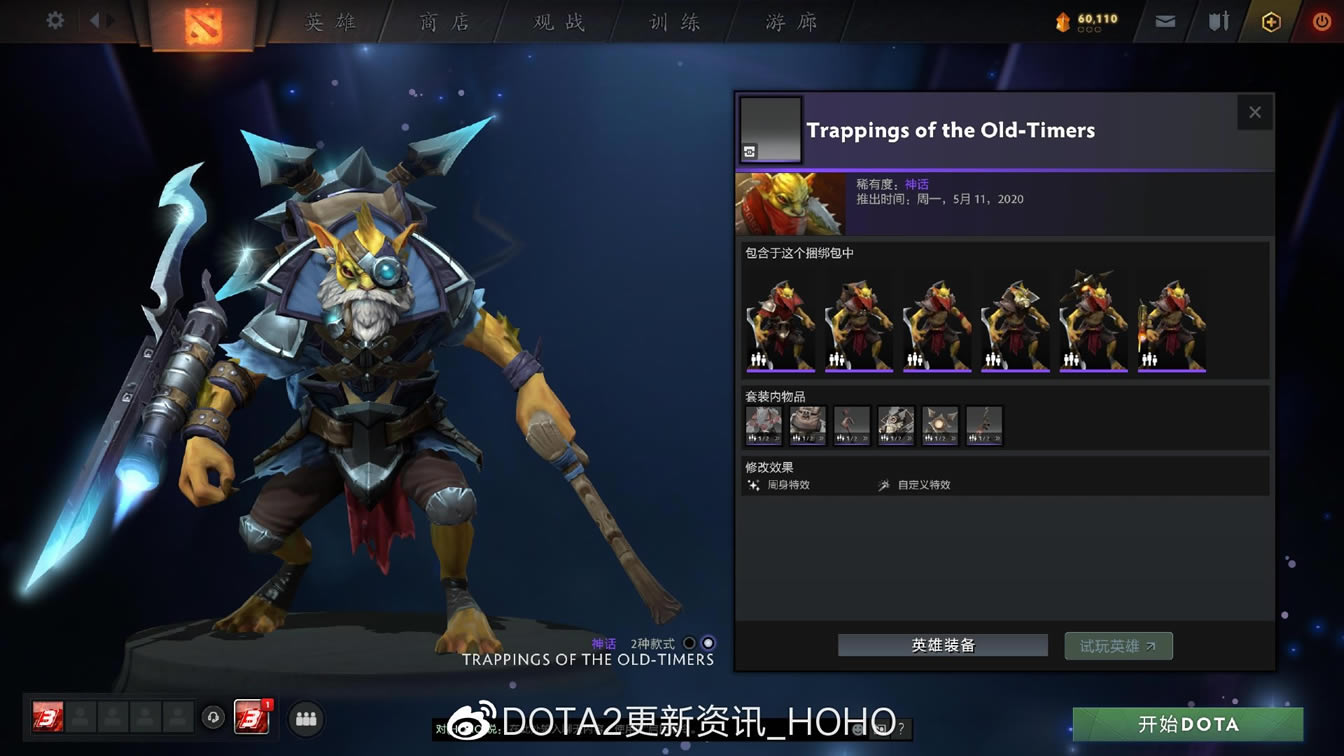Open the parties/groups icon at bottom left
Screen dimensions: 1344x756
click(x=306, y=718)
